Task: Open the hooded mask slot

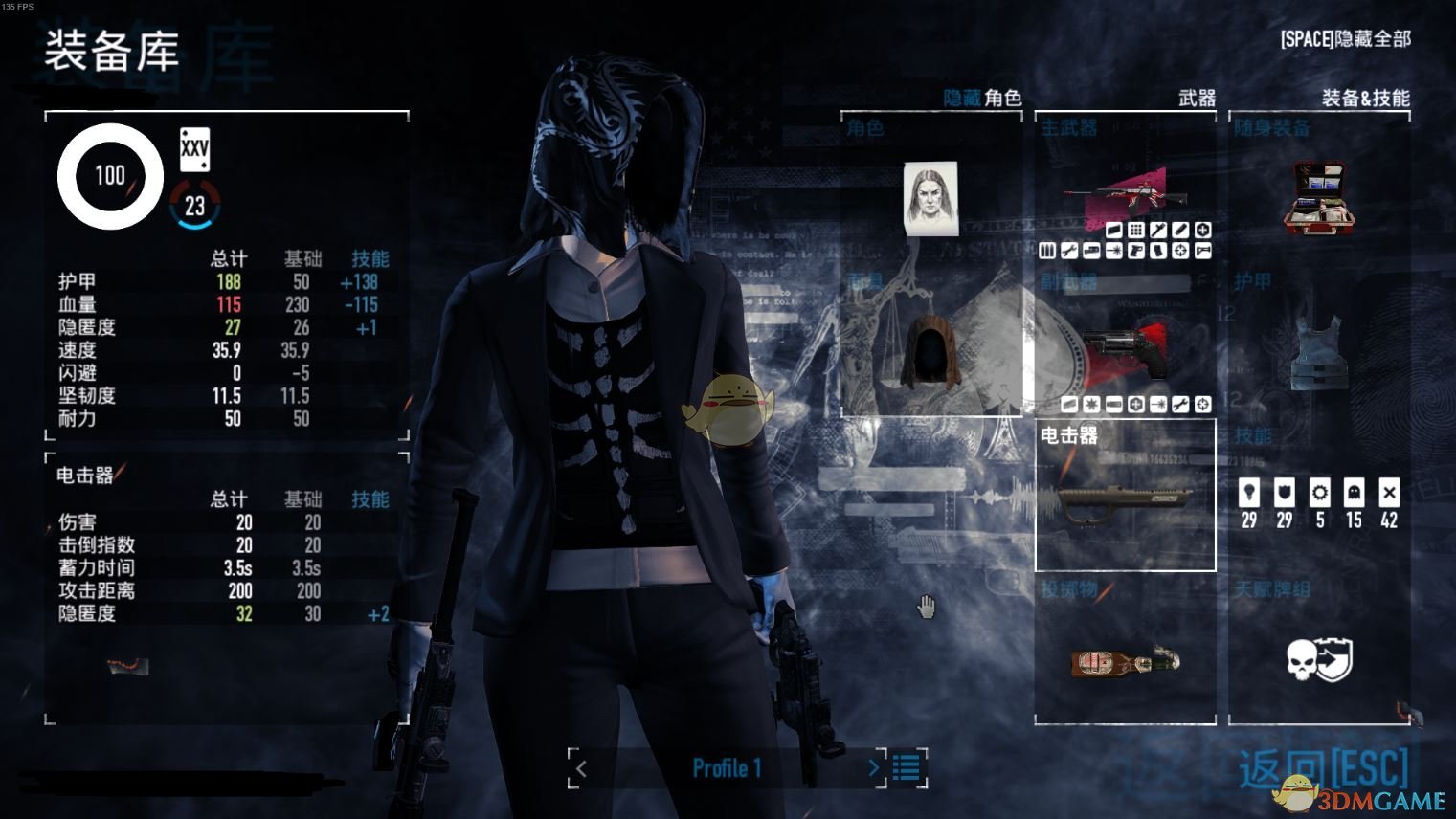Action: tap(930, 352)
